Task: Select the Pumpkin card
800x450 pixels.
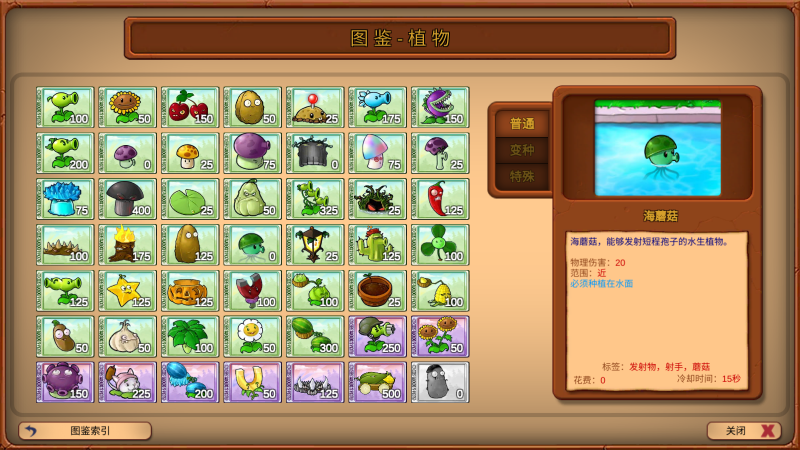Action: pyautogui.click(x=190, y=290)
